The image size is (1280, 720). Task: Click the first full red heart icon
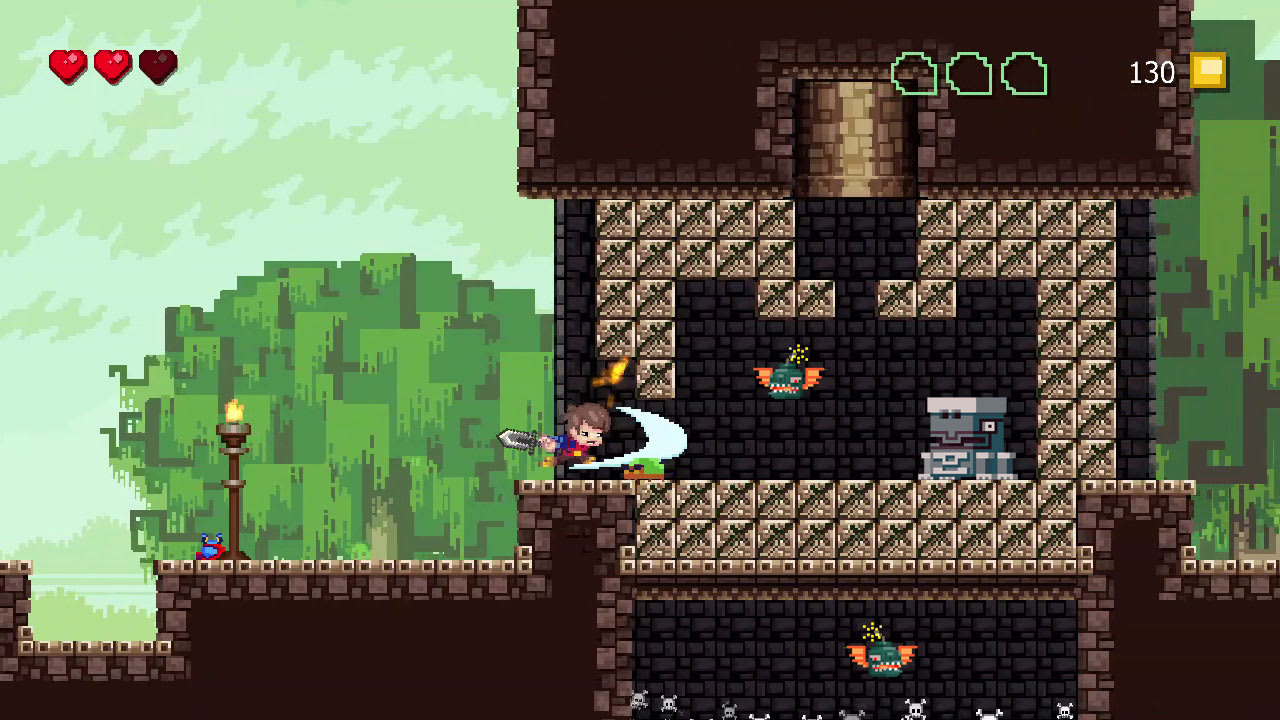(68, 63)
